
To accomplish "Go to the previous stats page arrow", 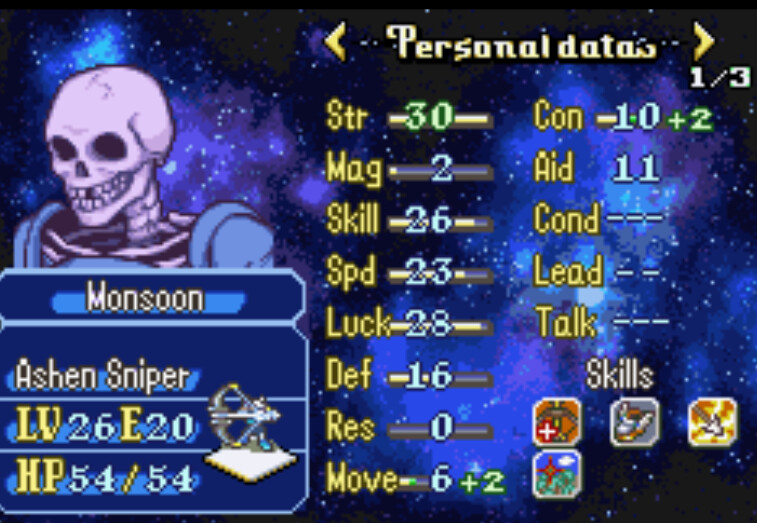I will [x=335, y=42].
